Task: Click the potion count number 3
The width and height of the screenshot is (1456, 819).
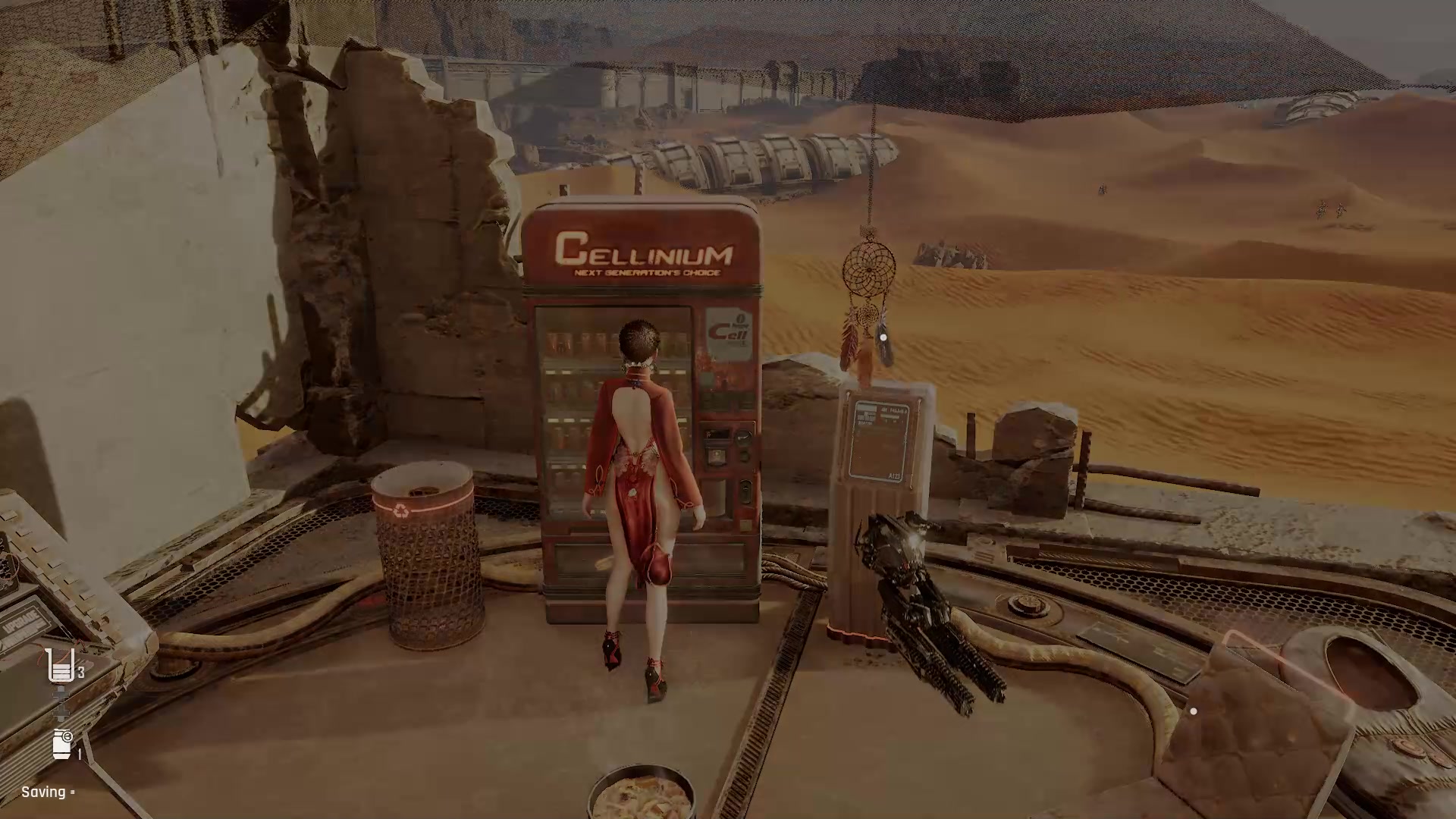Action: 80,671
